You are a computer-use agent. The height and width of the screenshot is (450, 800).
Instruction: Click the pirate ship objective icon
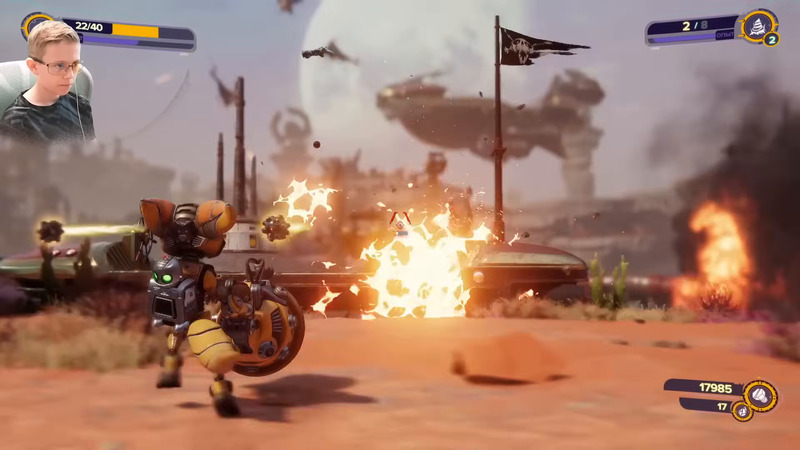click(757, 24)
